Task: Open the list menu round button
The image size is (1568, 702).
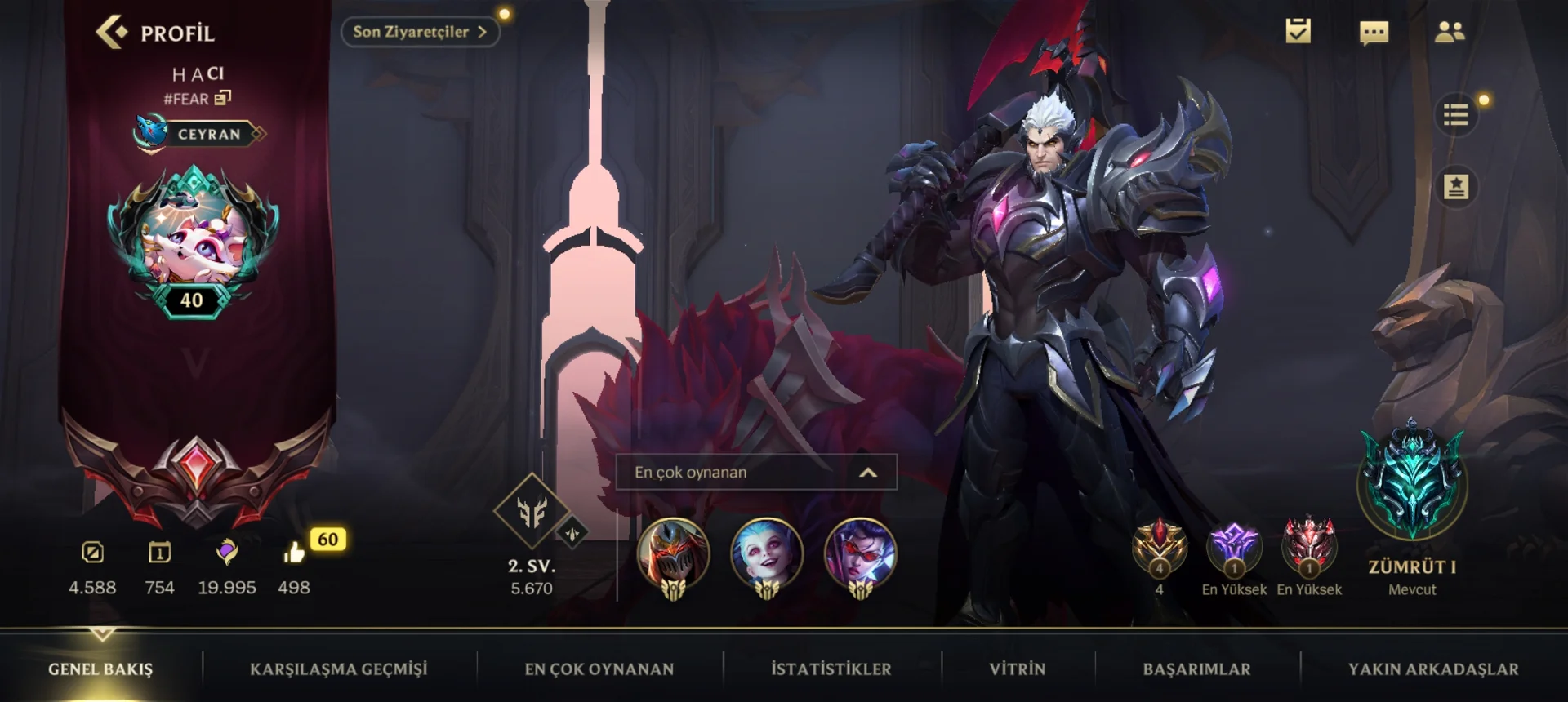Action: click(x=1455, y=115)
